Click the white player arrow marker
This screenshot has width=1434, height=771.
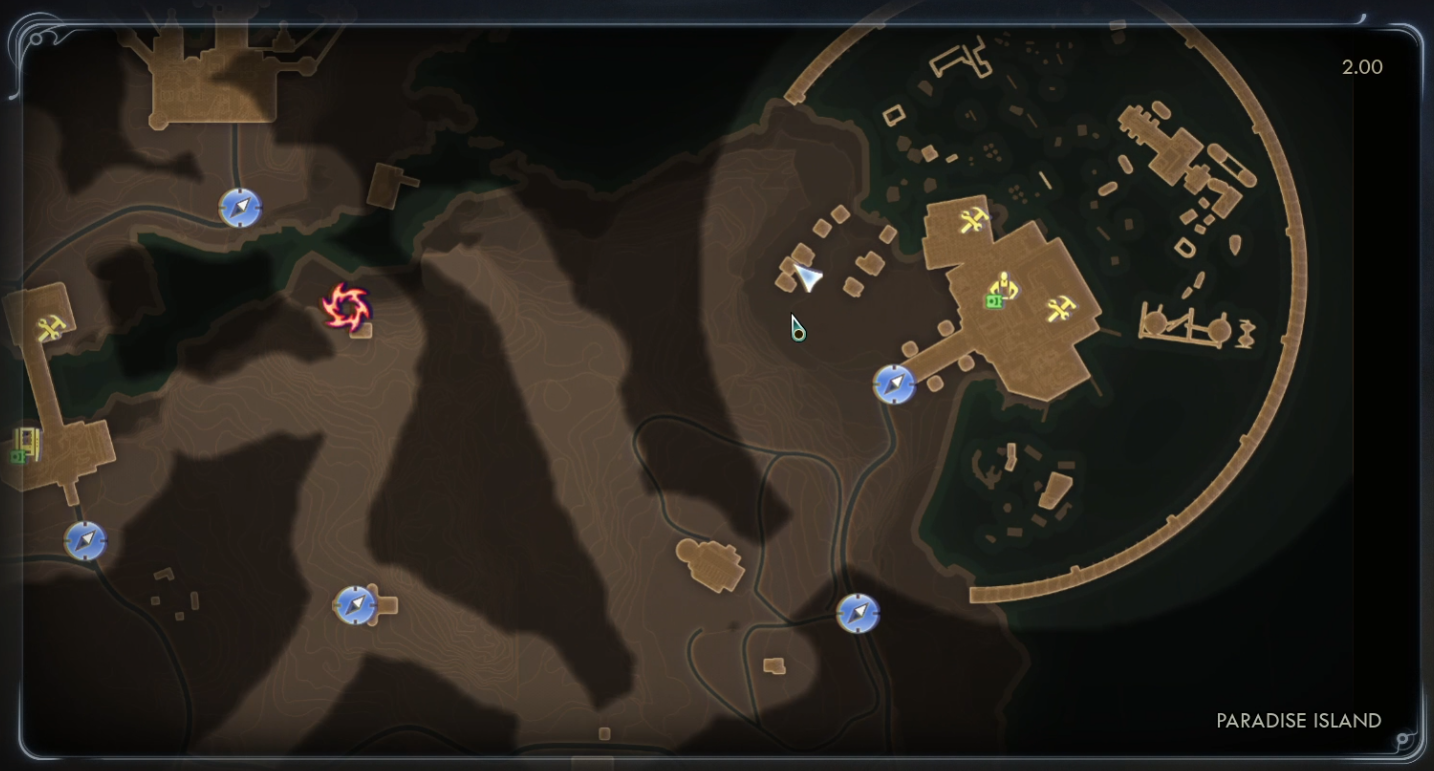[x=807, y=277]
